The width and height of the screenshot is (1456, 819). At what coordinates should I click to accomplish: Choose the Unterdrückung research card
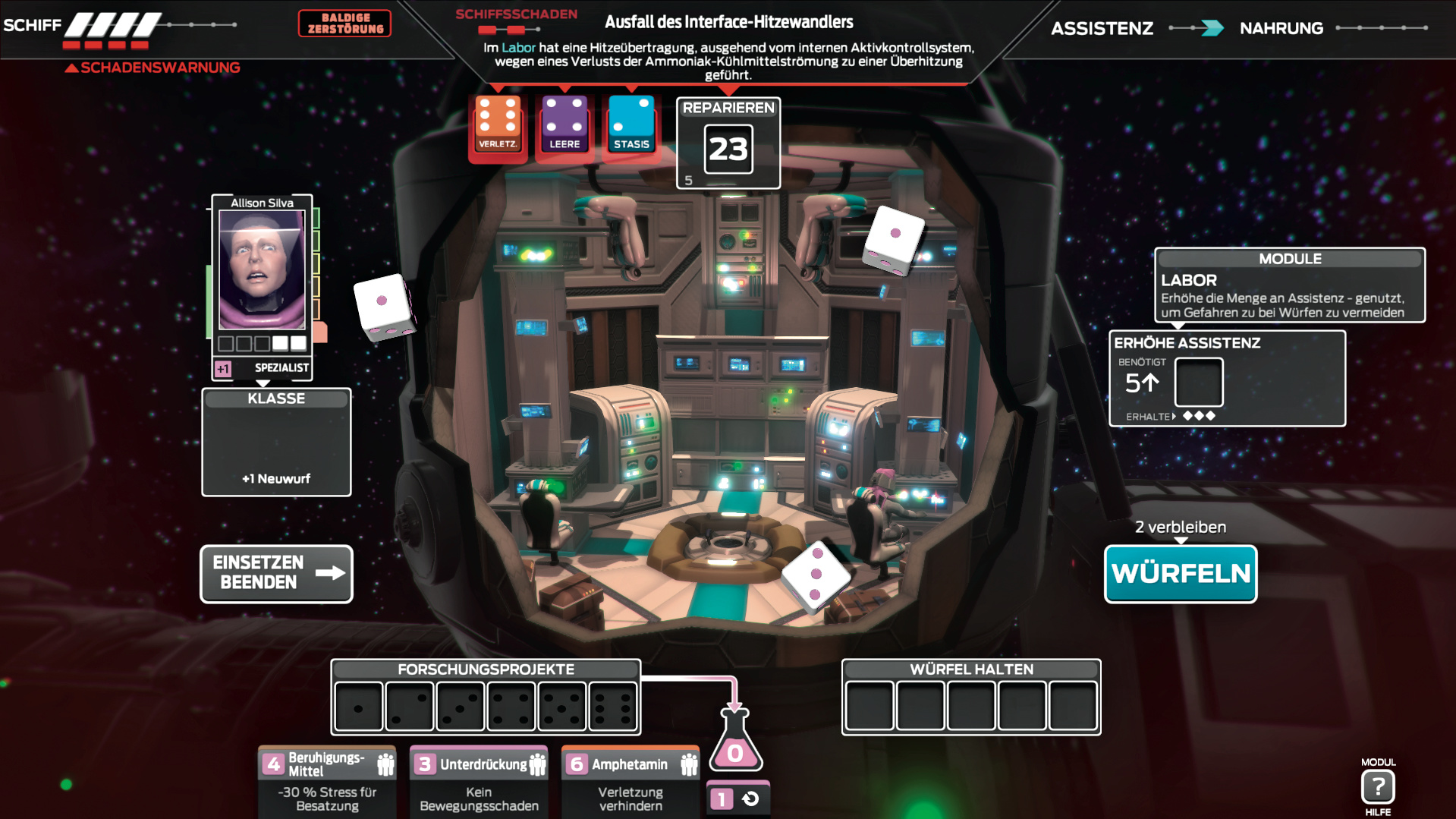pos(479,782)
